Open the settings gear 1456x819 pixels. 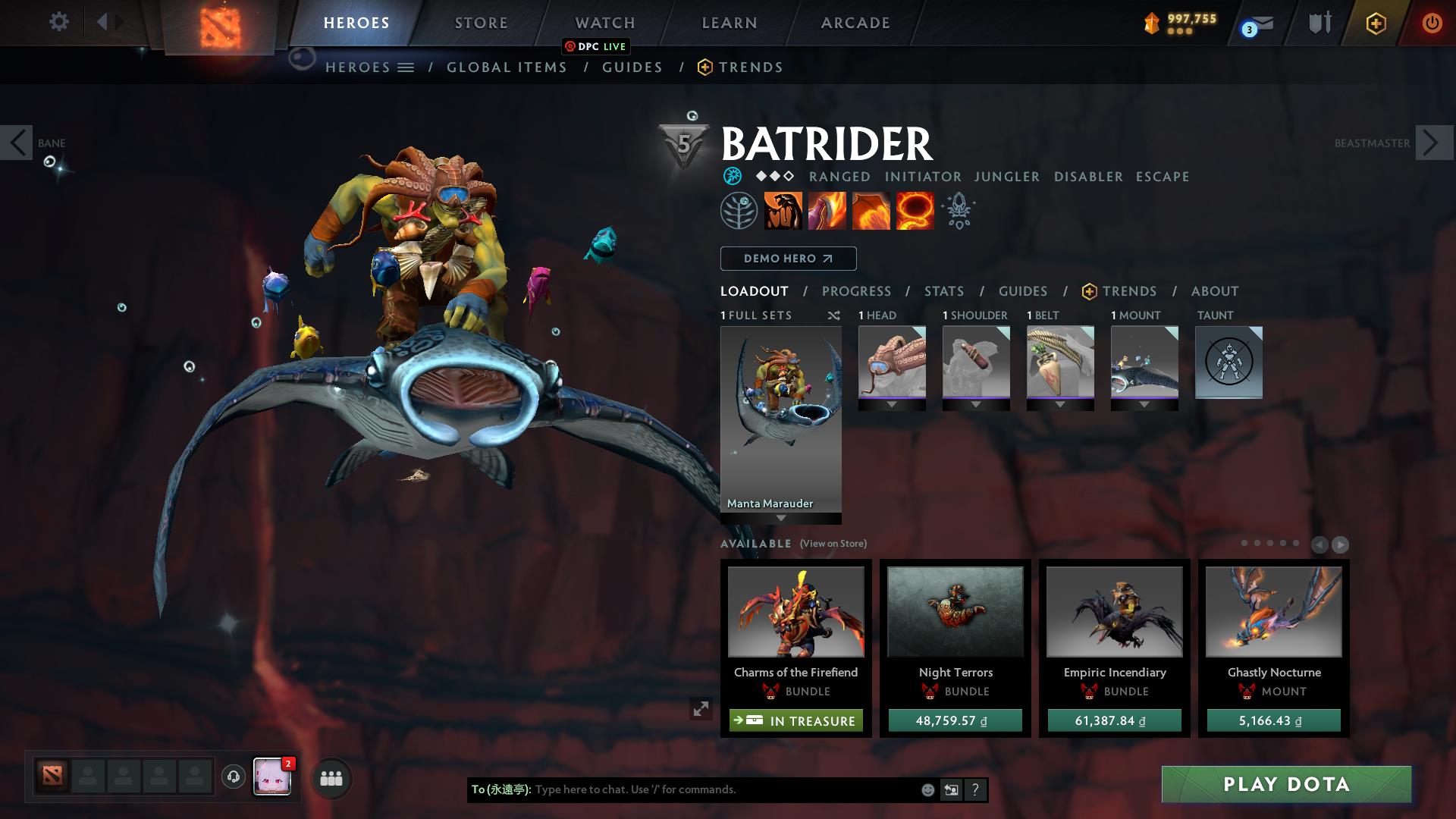58,22
